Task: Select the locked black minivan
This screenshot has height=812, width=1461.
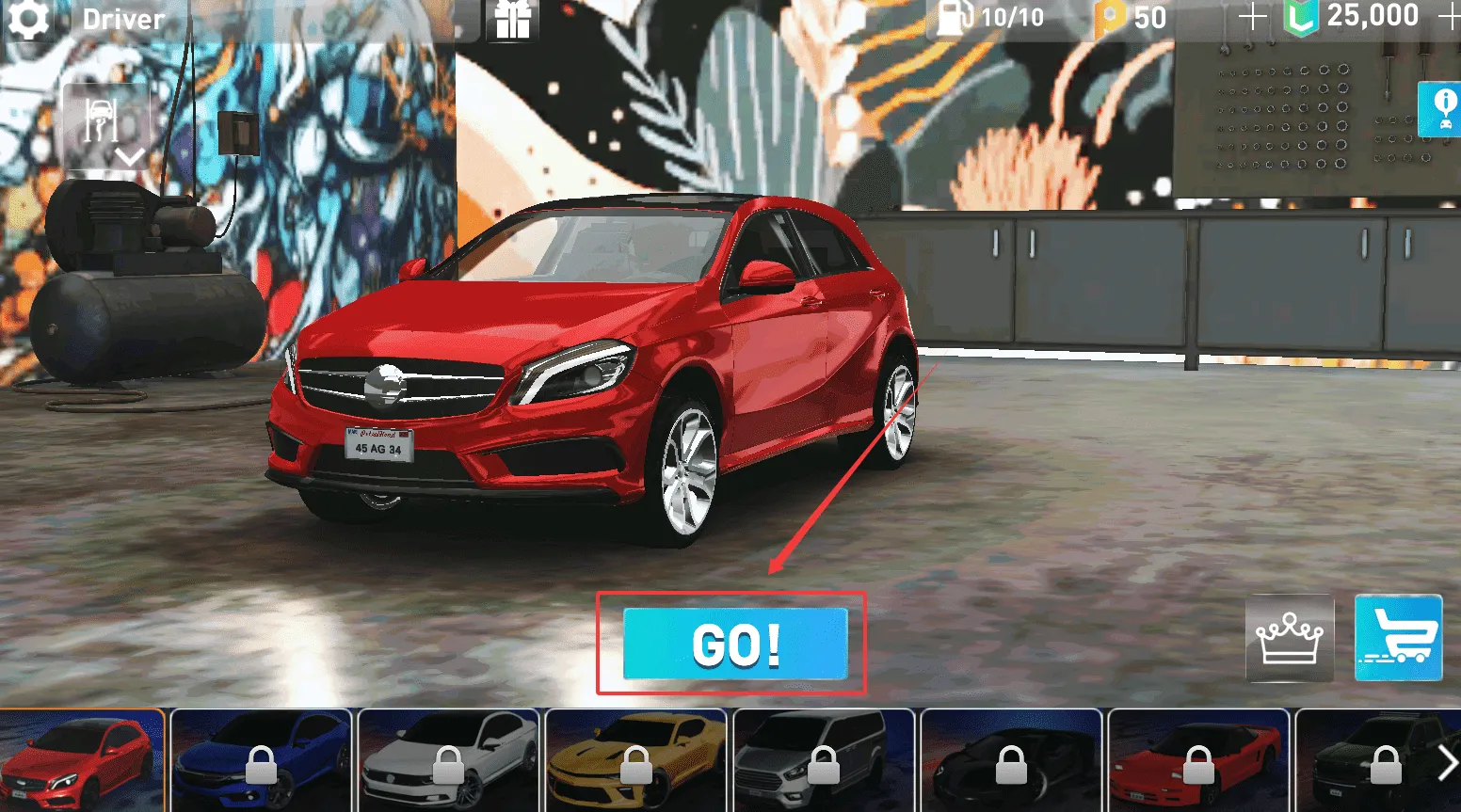Action: (823, 758)
